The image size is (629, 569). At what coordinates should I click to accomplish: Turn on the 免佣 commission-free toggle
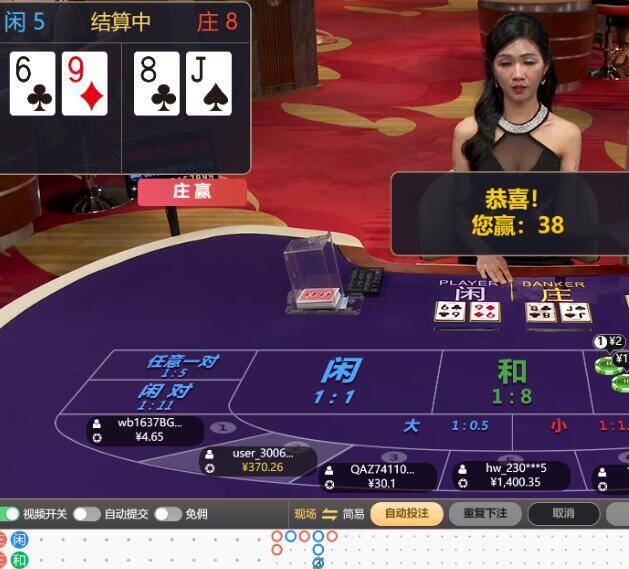point(167,514)
